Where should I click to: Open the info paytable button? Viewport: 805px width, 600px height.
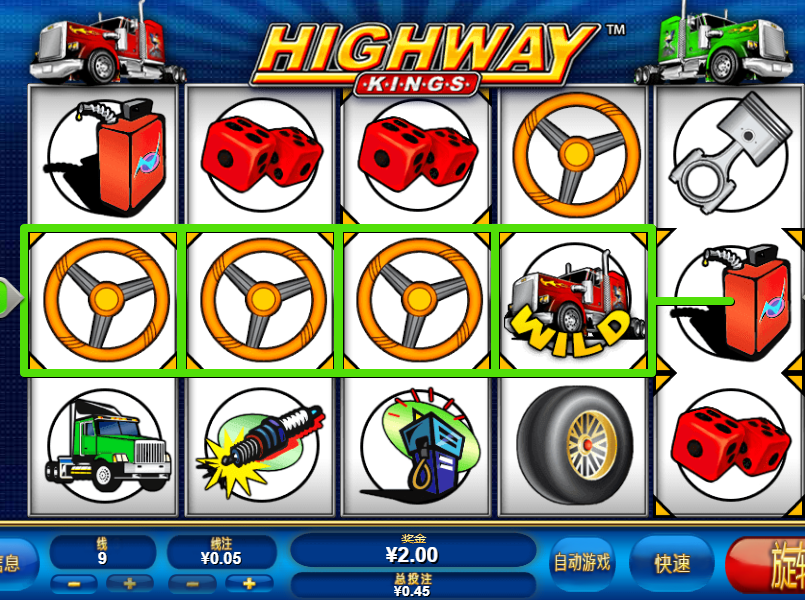pyautogui.click(x=14, y=563)
